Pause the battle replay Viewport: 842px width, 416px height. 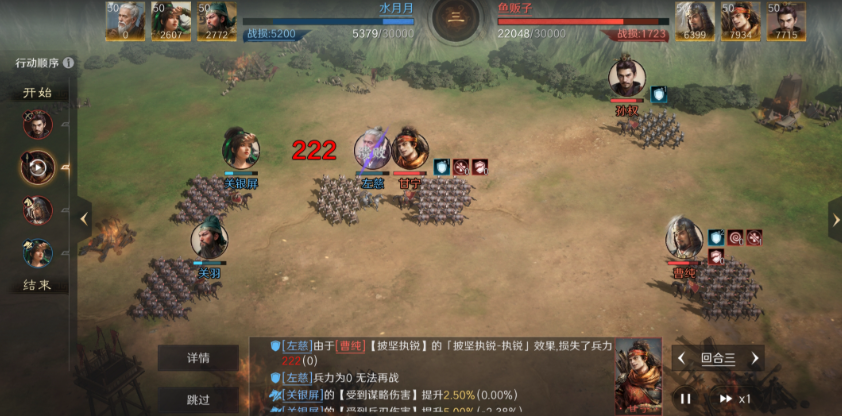point(686,398)
